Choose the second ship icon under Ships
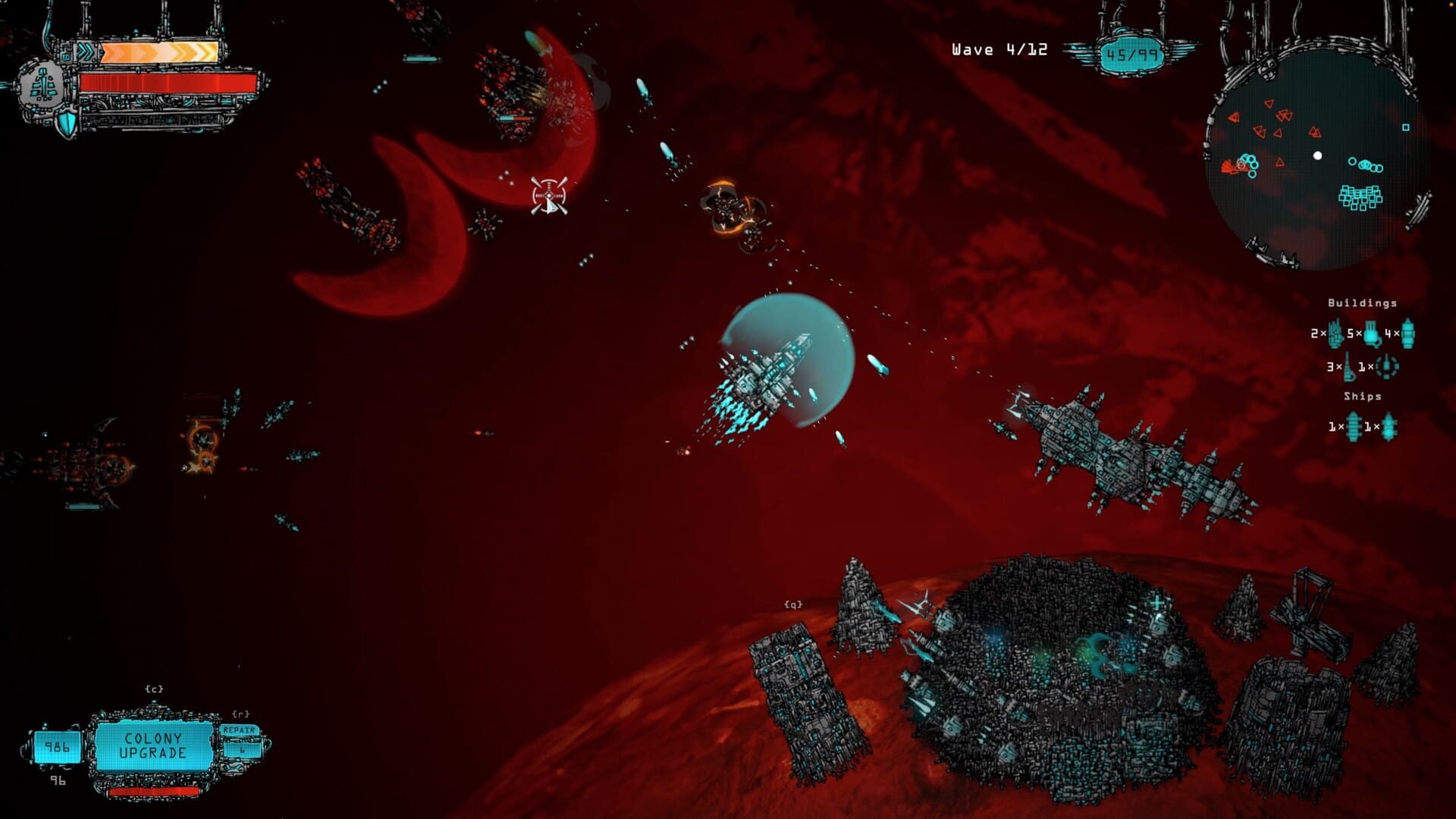Screen dimensions: 1456x819 [x=1389, y=427]
